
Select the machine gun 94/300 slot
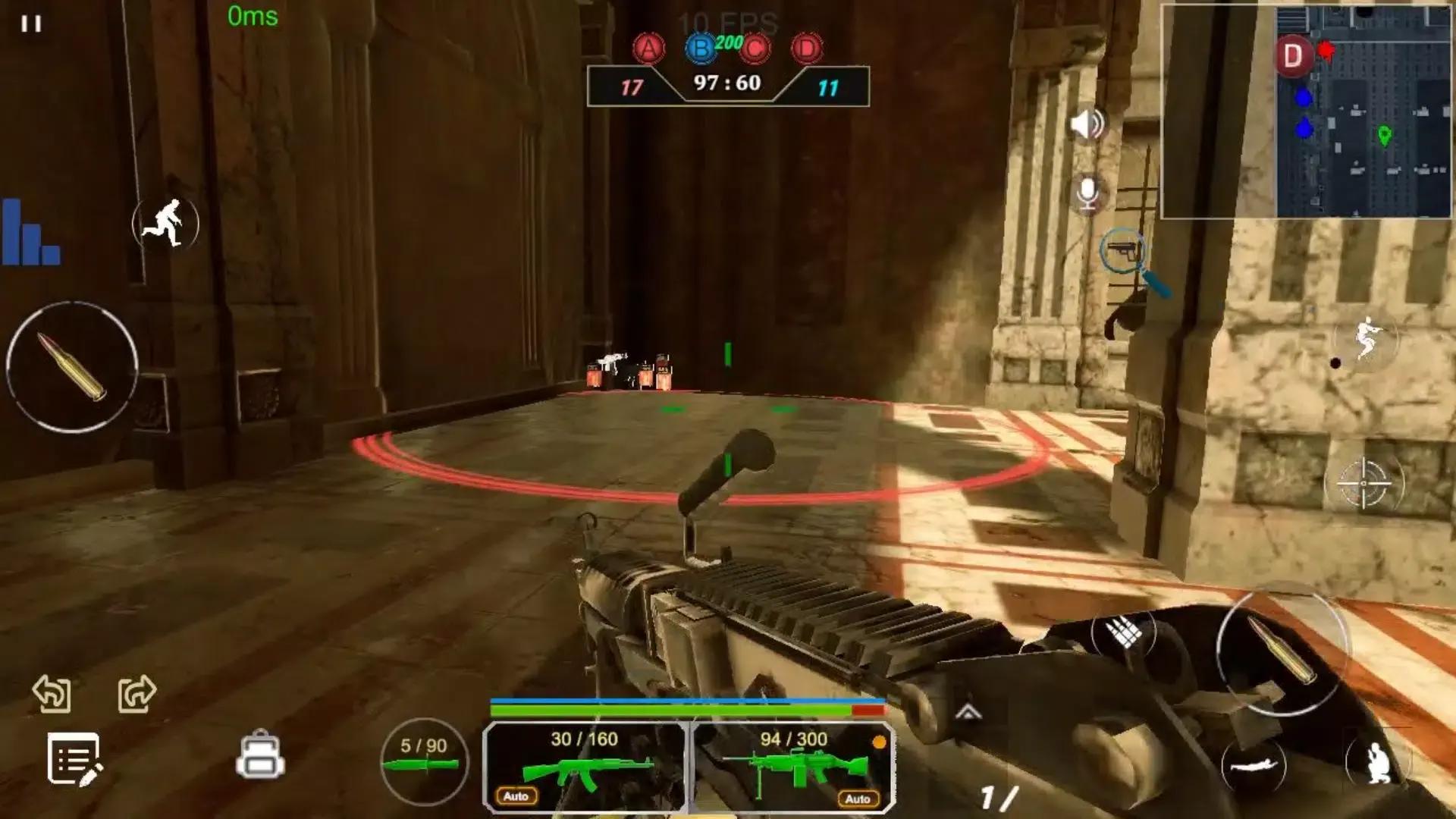793,766
